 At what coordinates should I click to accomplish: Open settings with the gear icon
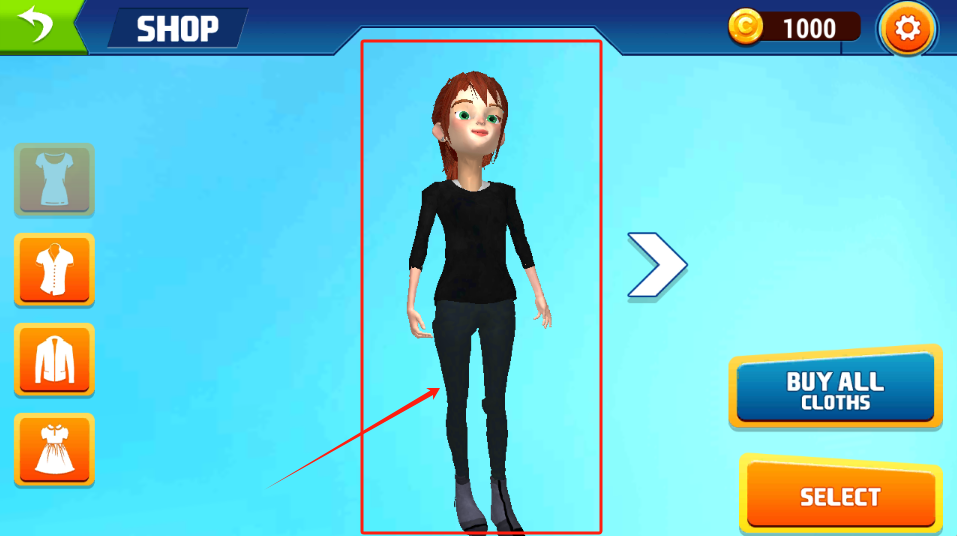907,29
